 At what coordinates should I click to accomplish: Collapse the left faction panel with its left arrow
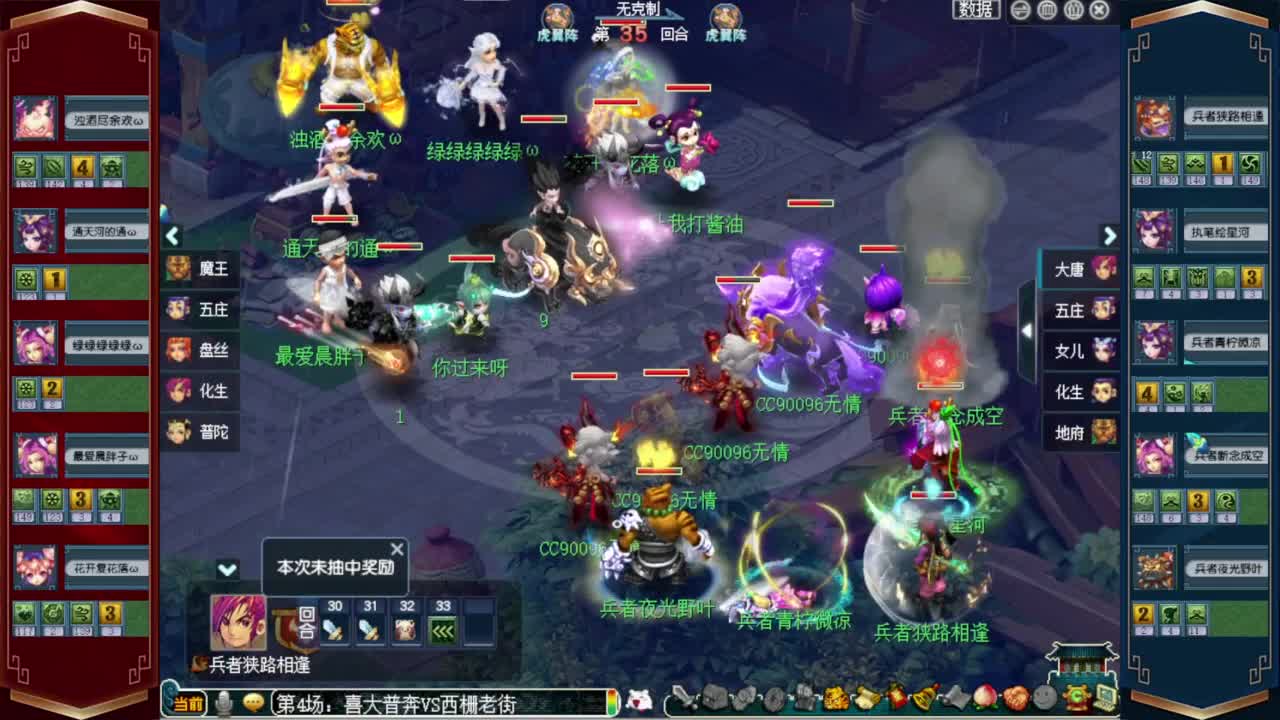(172, 237)
